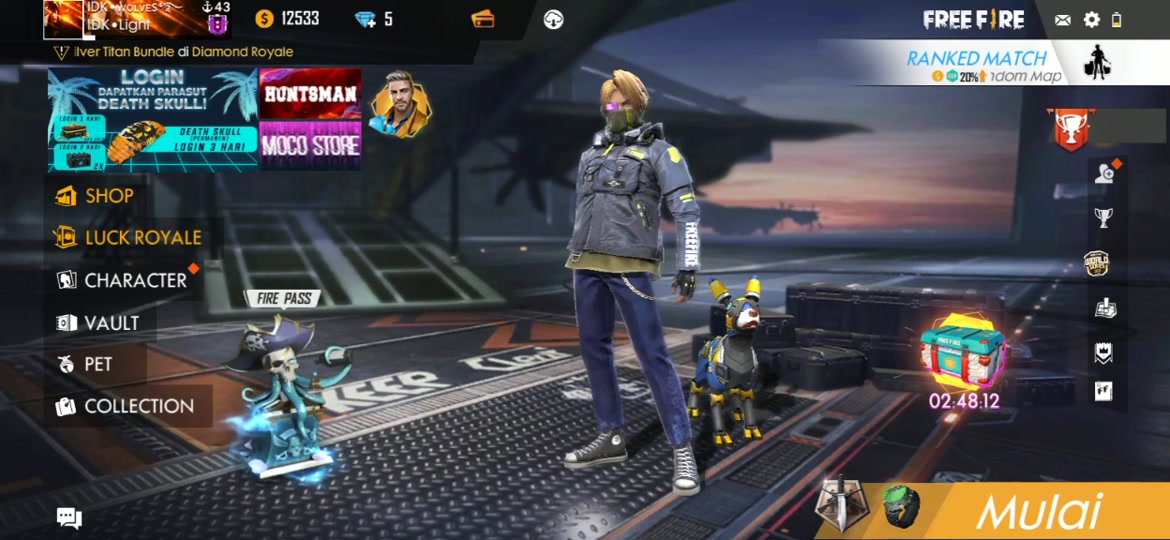Open the red trophy rank badge
Image resolution: width=1170 pixels, height=540 pixels.
coord(1070,128)
